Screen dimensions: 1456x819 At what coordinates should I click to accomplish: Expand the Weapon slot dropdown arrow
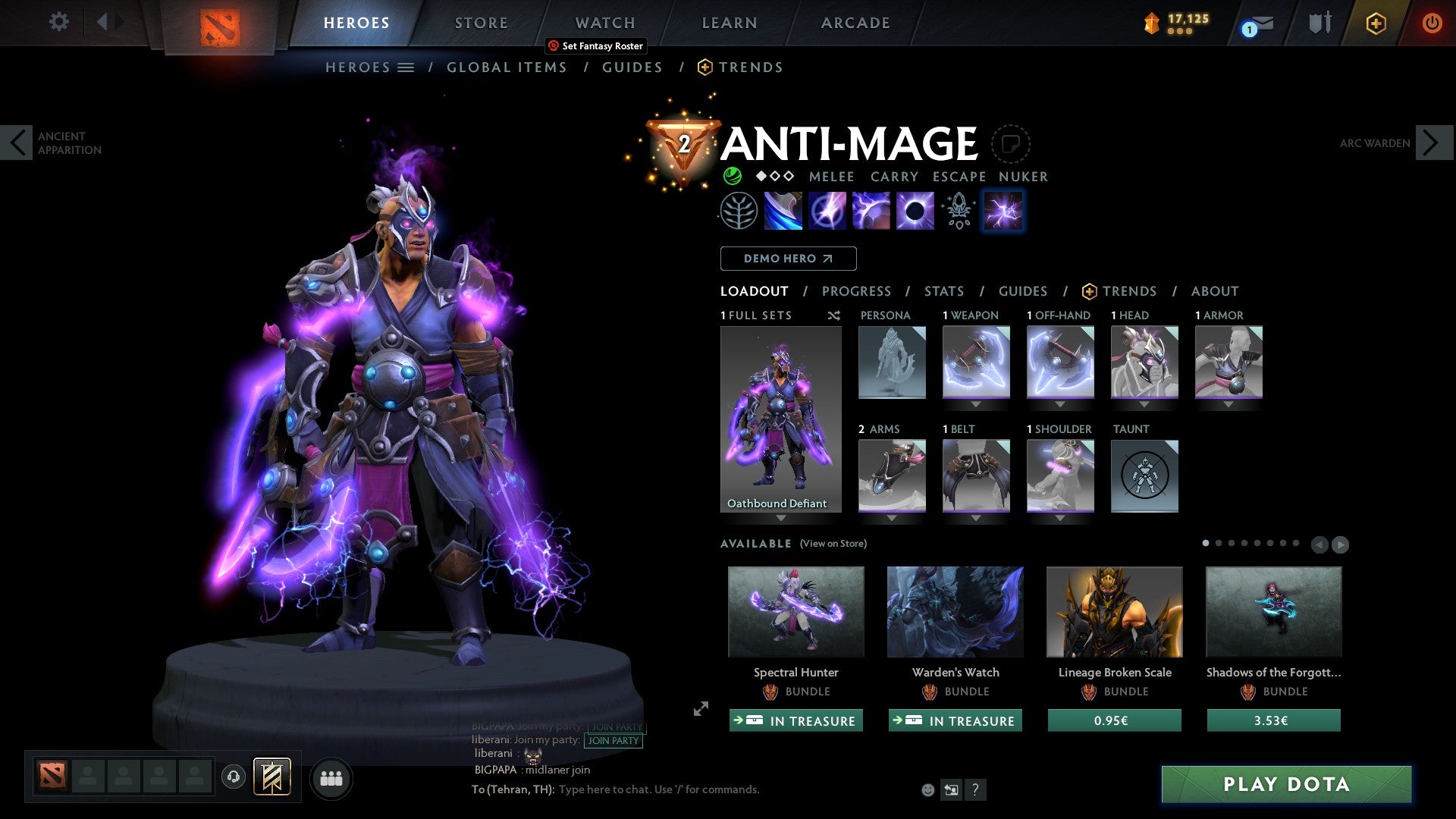coord(975,404)
